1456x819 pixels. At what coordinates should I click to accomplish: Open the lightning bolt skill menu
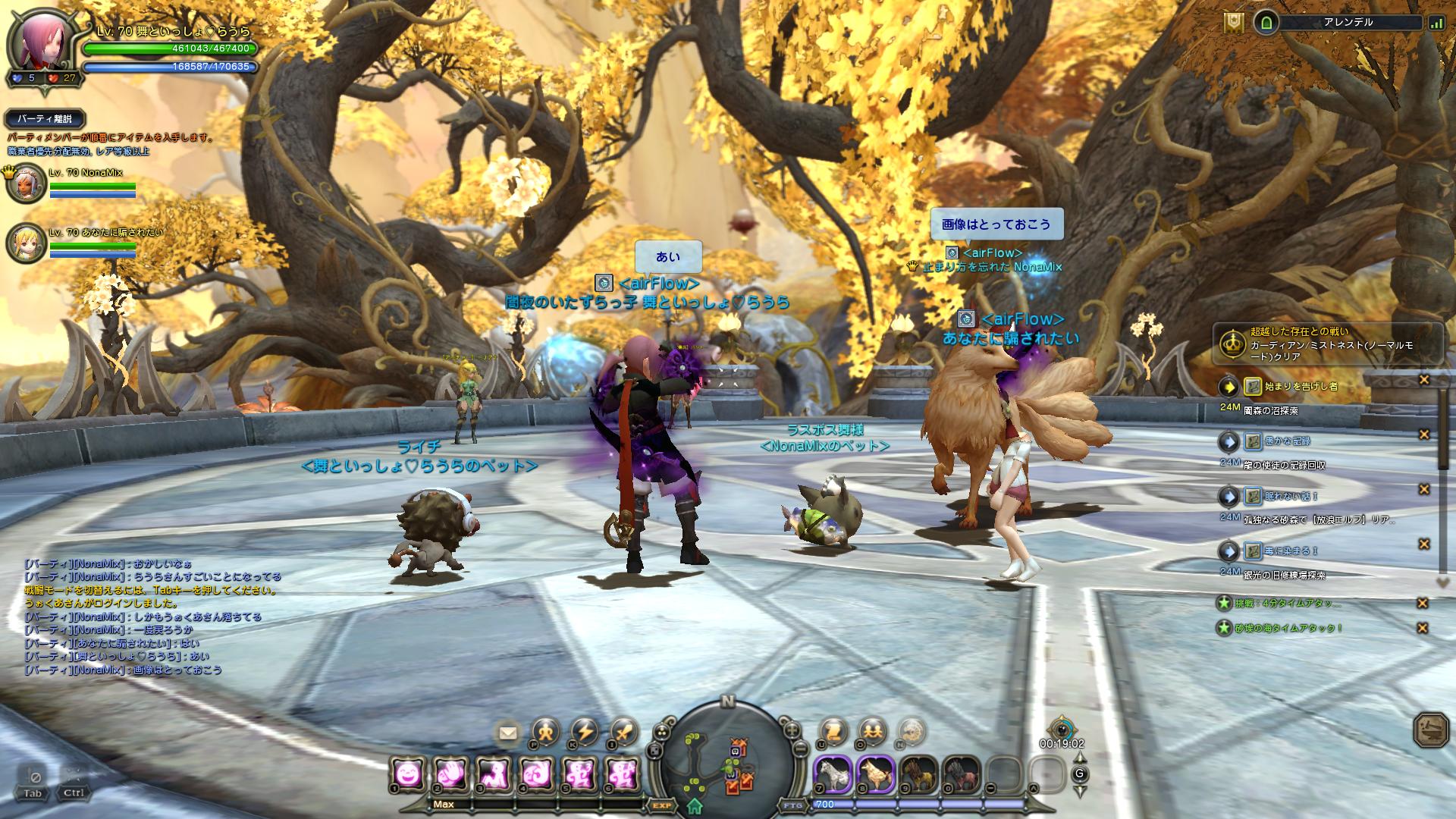click(x=585, y=733)
